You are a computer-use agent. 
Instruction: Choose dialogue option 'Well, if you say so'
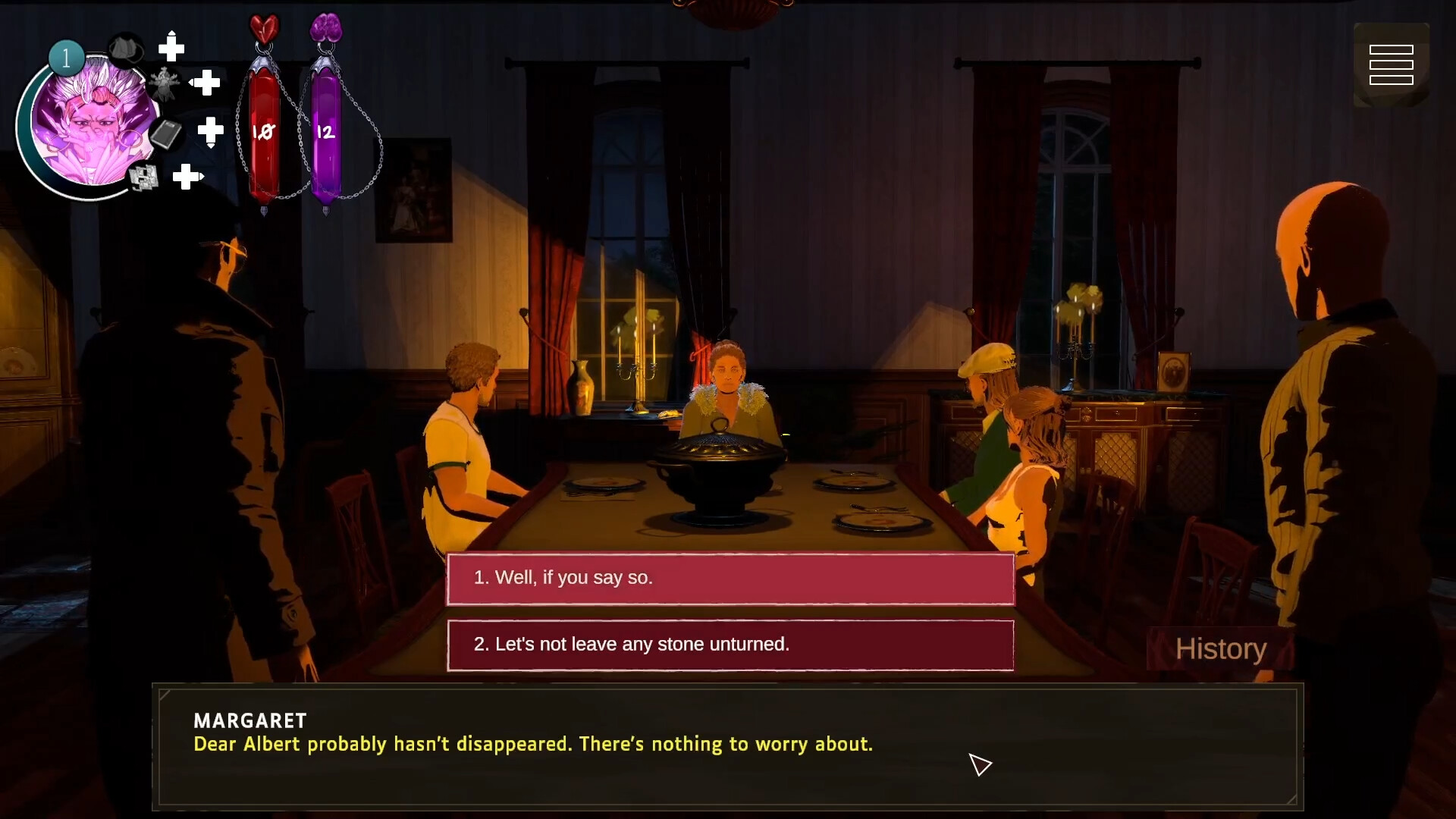pos(730,578)
